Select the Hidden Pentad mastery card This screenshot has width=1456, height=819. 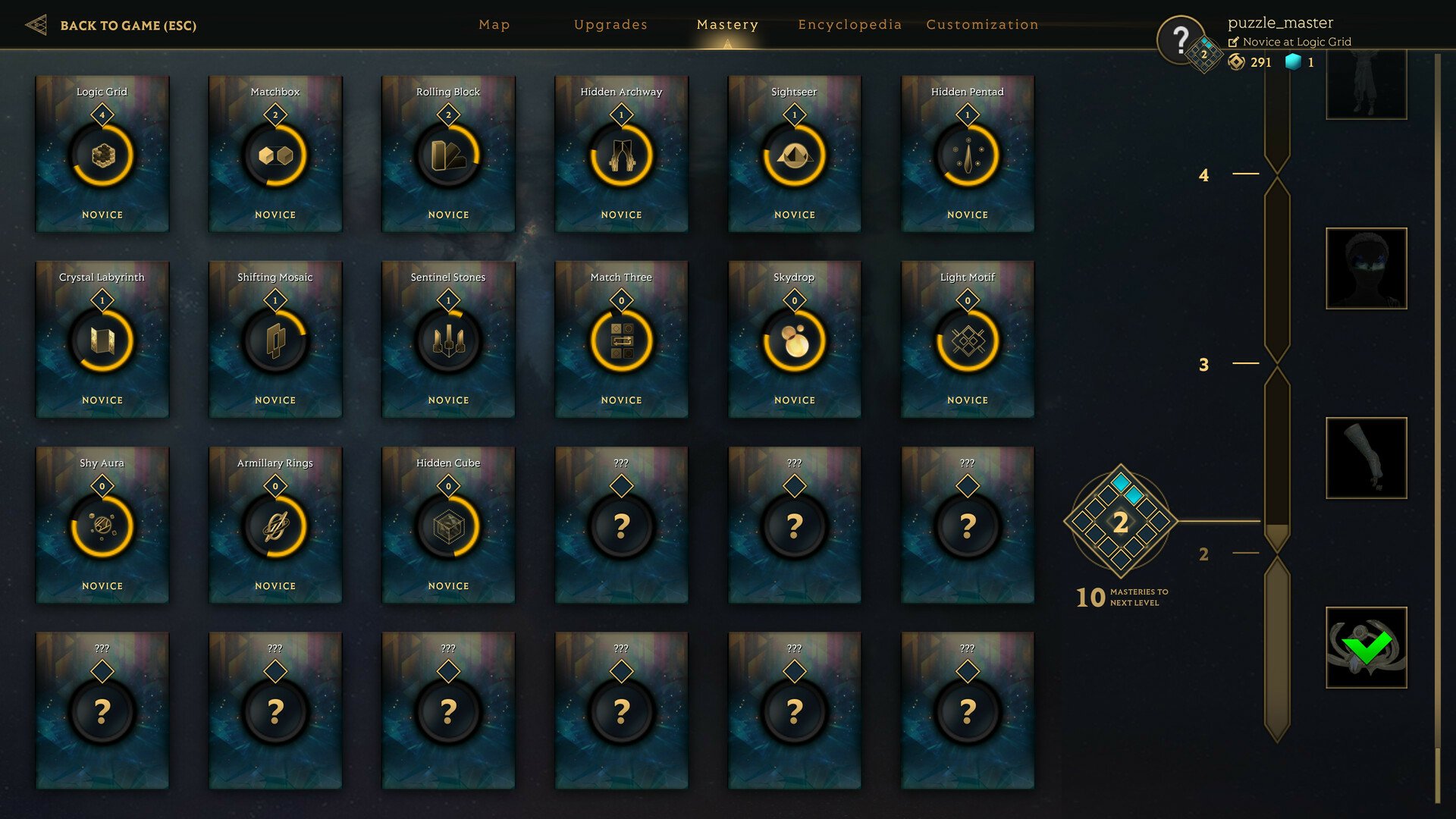967,154
